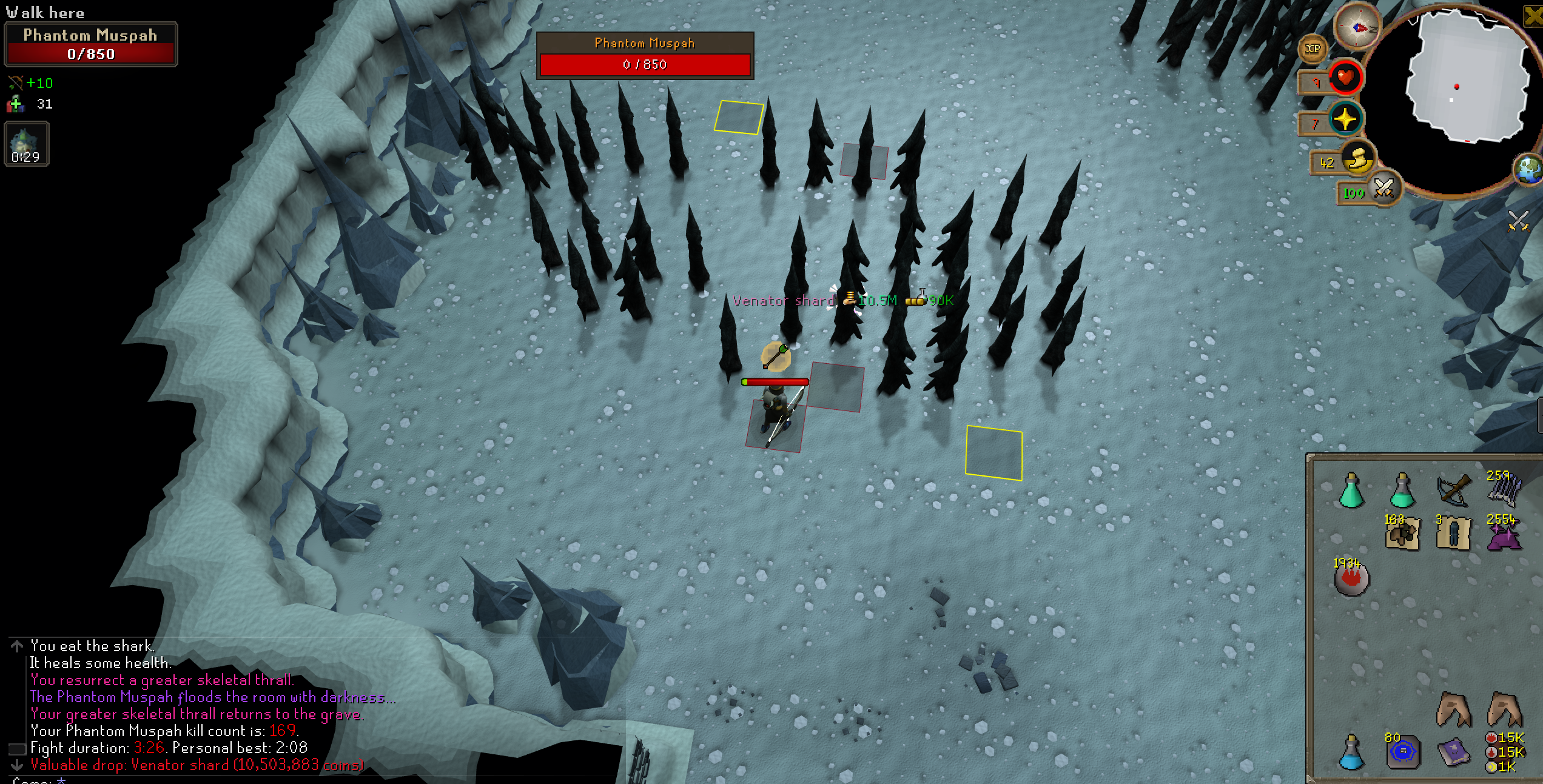1543x784 pixels.
Task: Click the red heart hitpoints orb
Action: point(1345,78)
